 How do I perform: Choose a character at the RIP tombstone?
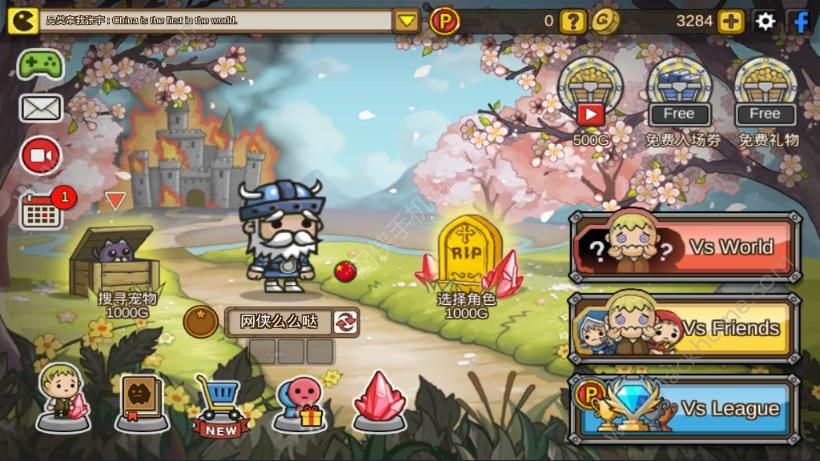click(x=467, y=262)
